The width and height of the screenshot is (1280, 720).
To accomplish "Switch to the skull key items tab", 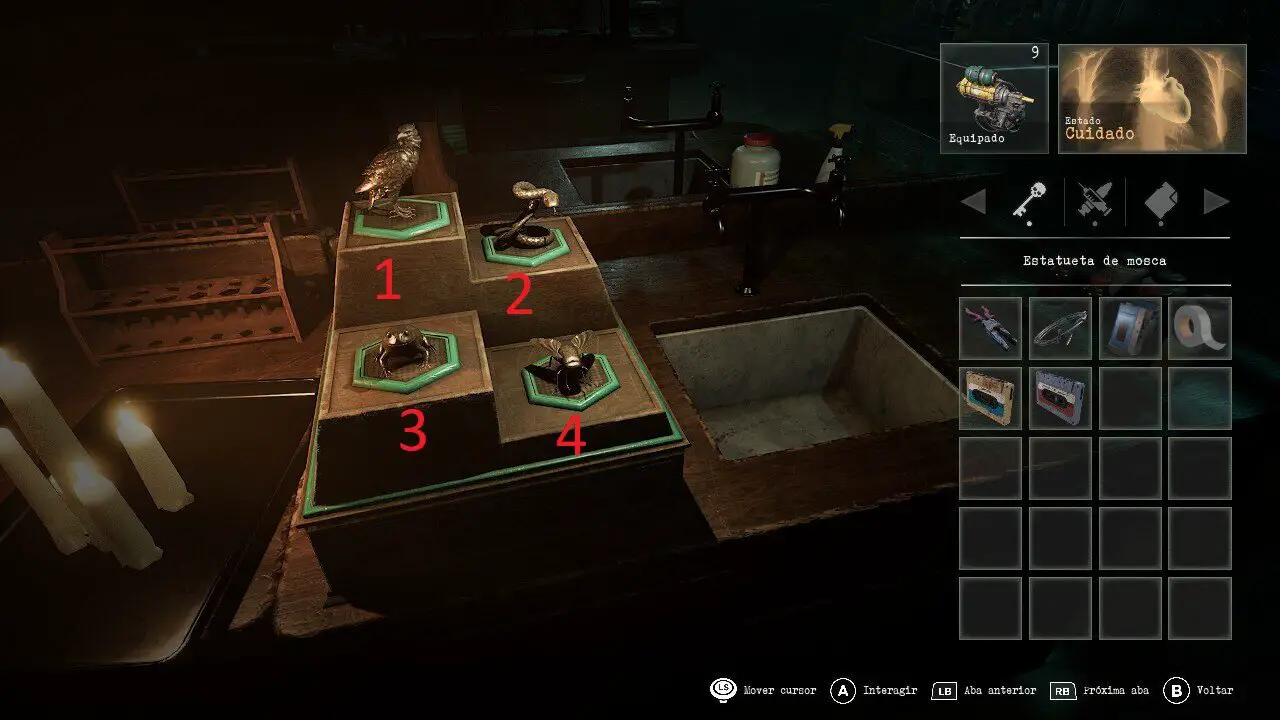I will point(1028,202).
